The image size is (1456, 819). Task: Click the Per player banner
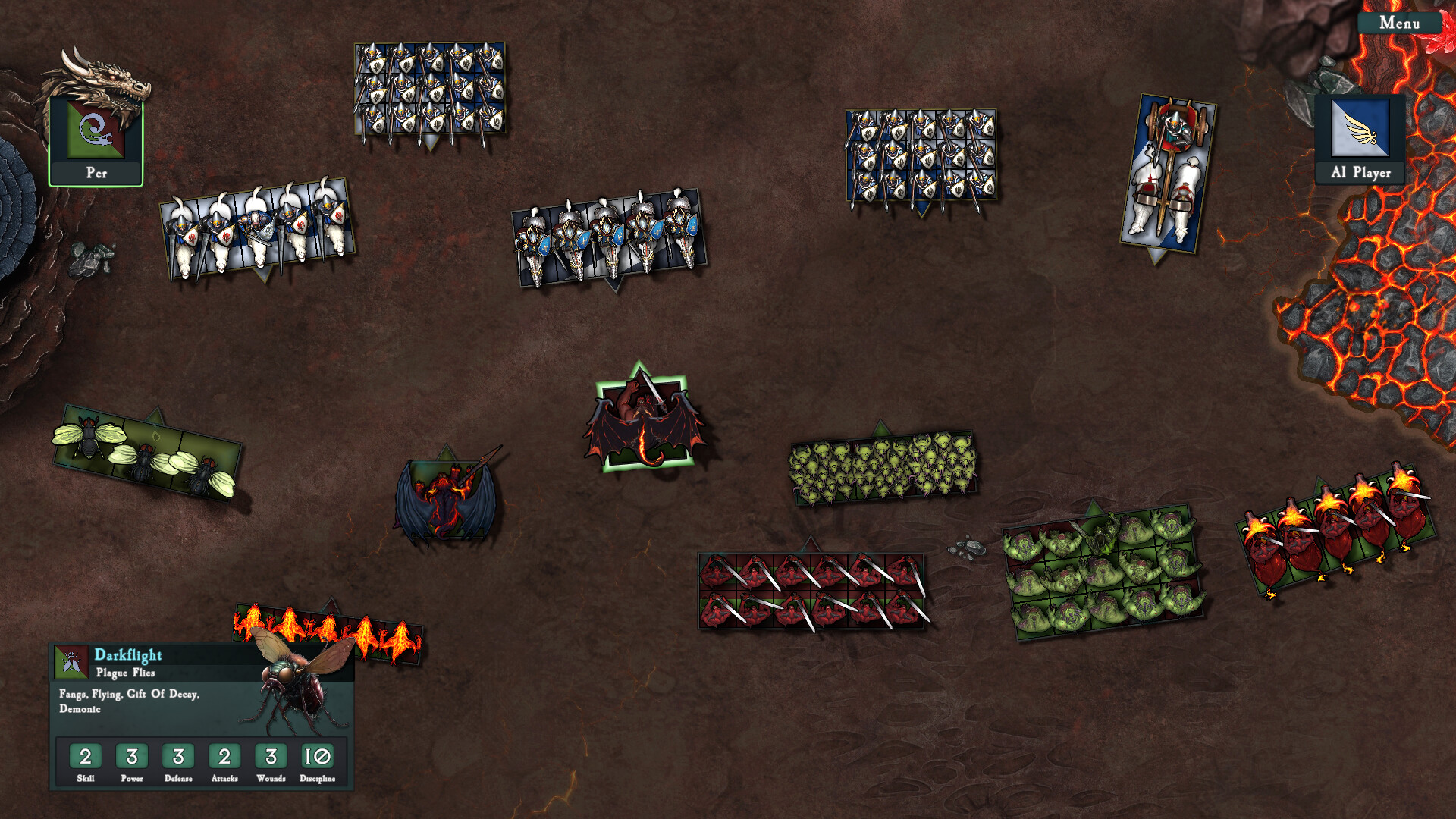coord(96,141)
